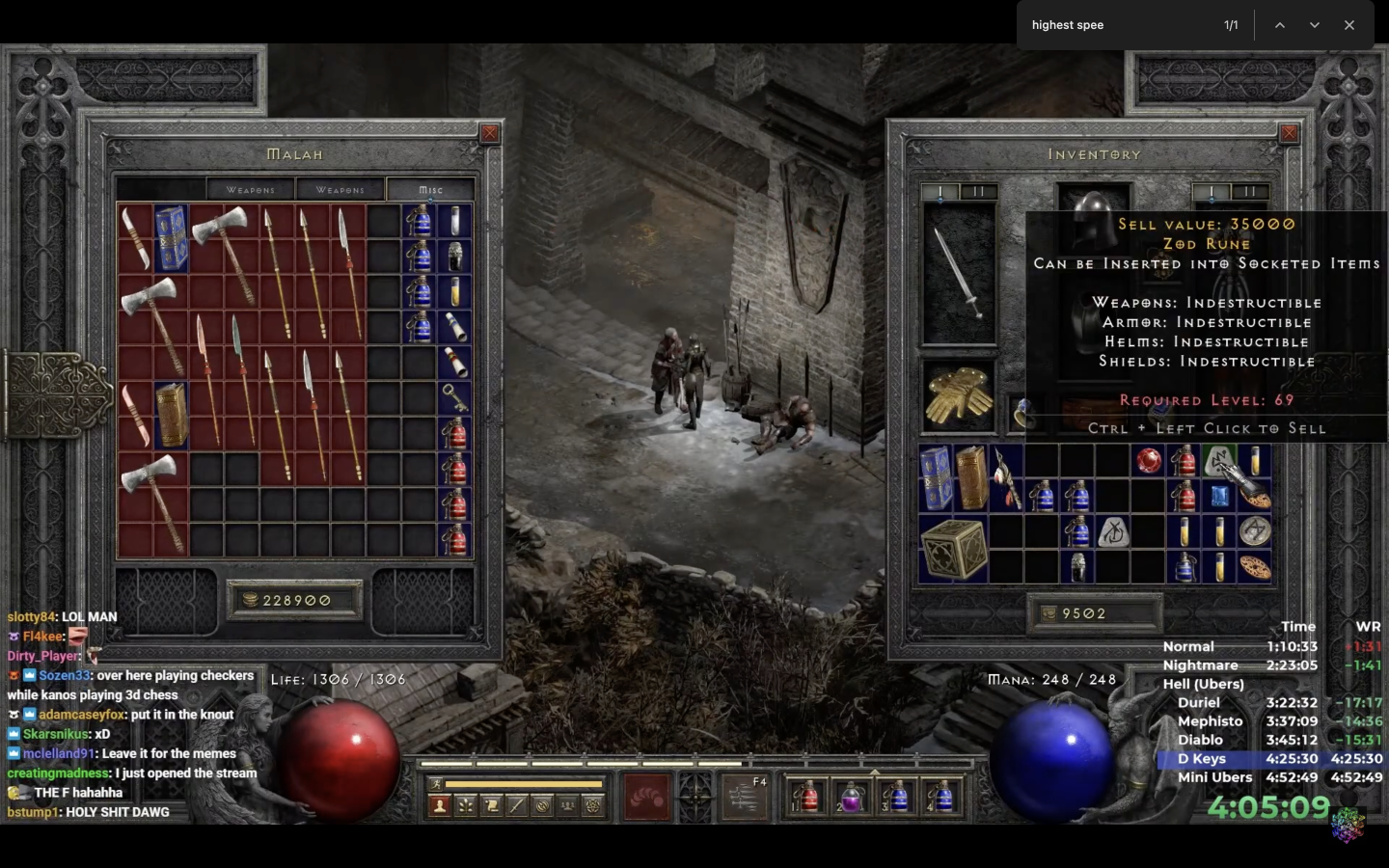The width and height of the screenshot is (1389, 868).
Task: Open the mercenary screen pentagram icon
Action: point(593,805)
